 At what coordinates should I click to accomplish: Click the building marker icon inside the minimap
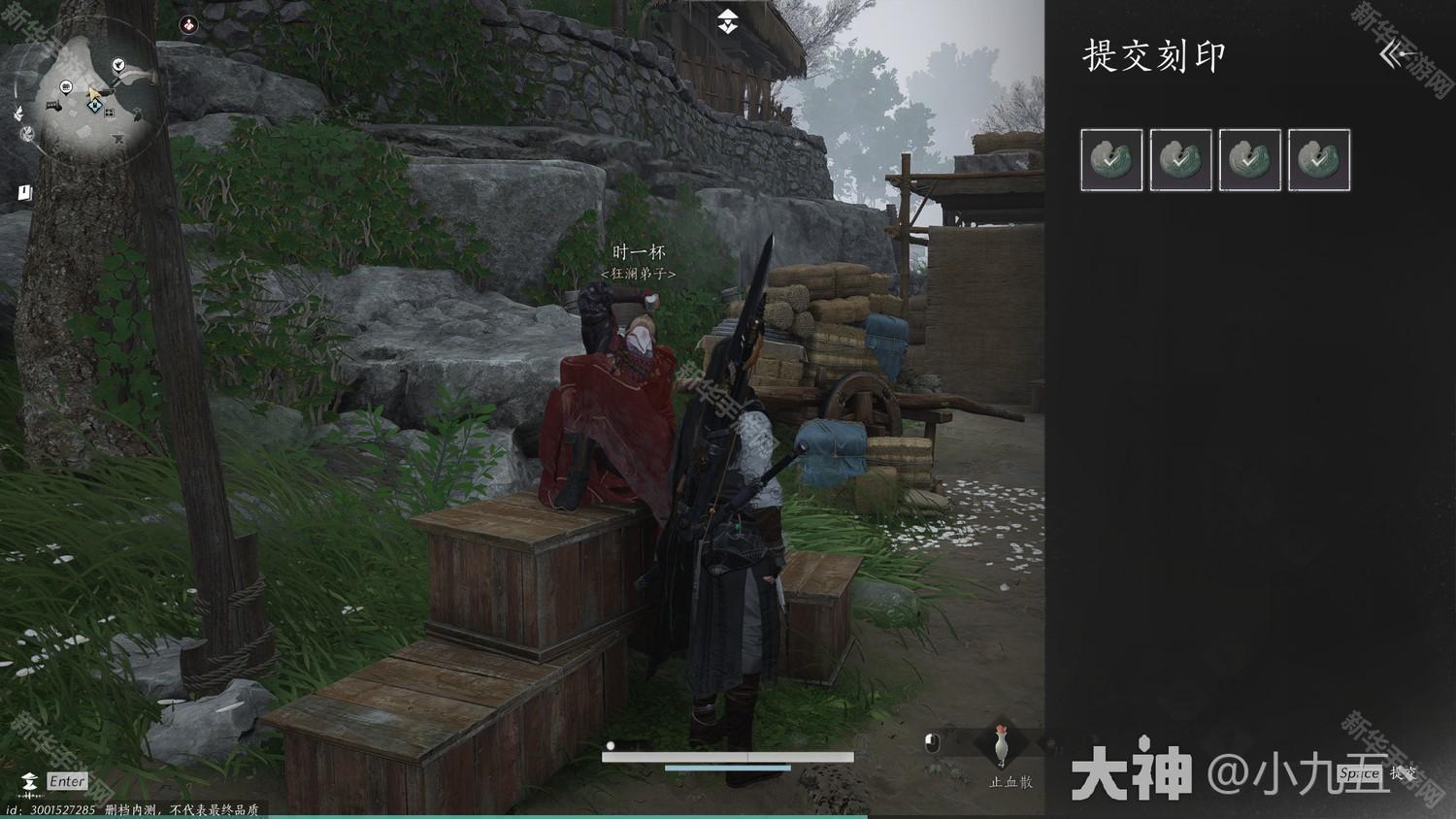coord(65,85)
